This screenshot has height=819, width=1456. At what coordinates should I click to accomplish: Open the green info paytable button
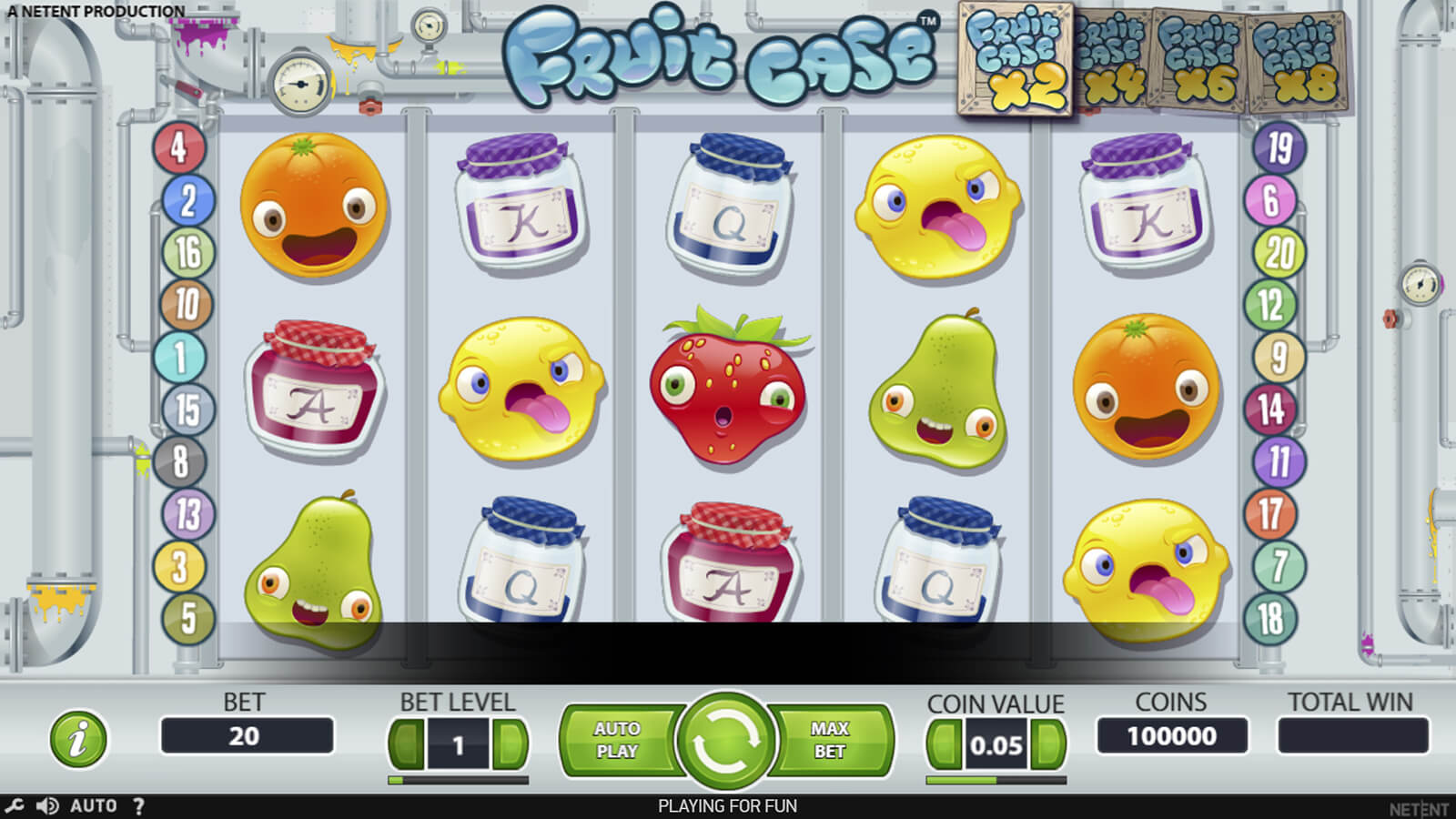coord(78,738)
